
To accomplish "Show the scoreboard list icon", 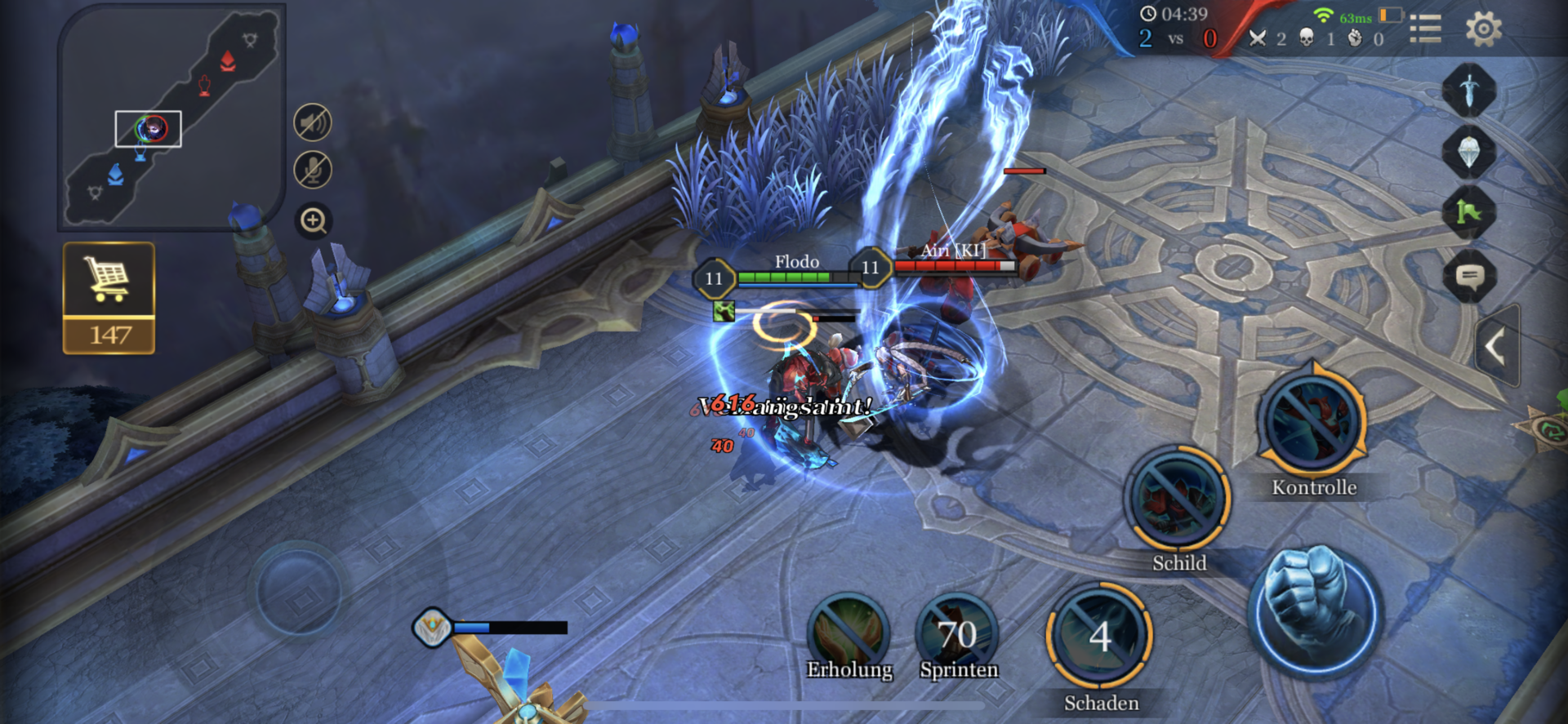I will tap(1425, 29).
